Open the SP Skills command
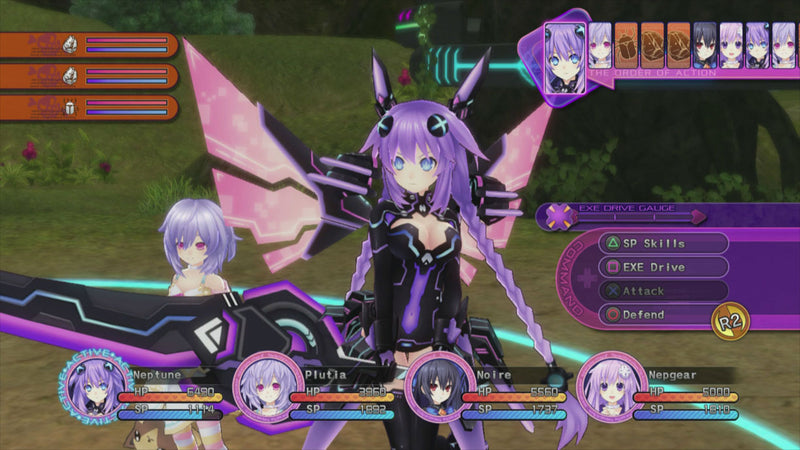The height and width of the screenshot is (450, 800). coord(662,243)
